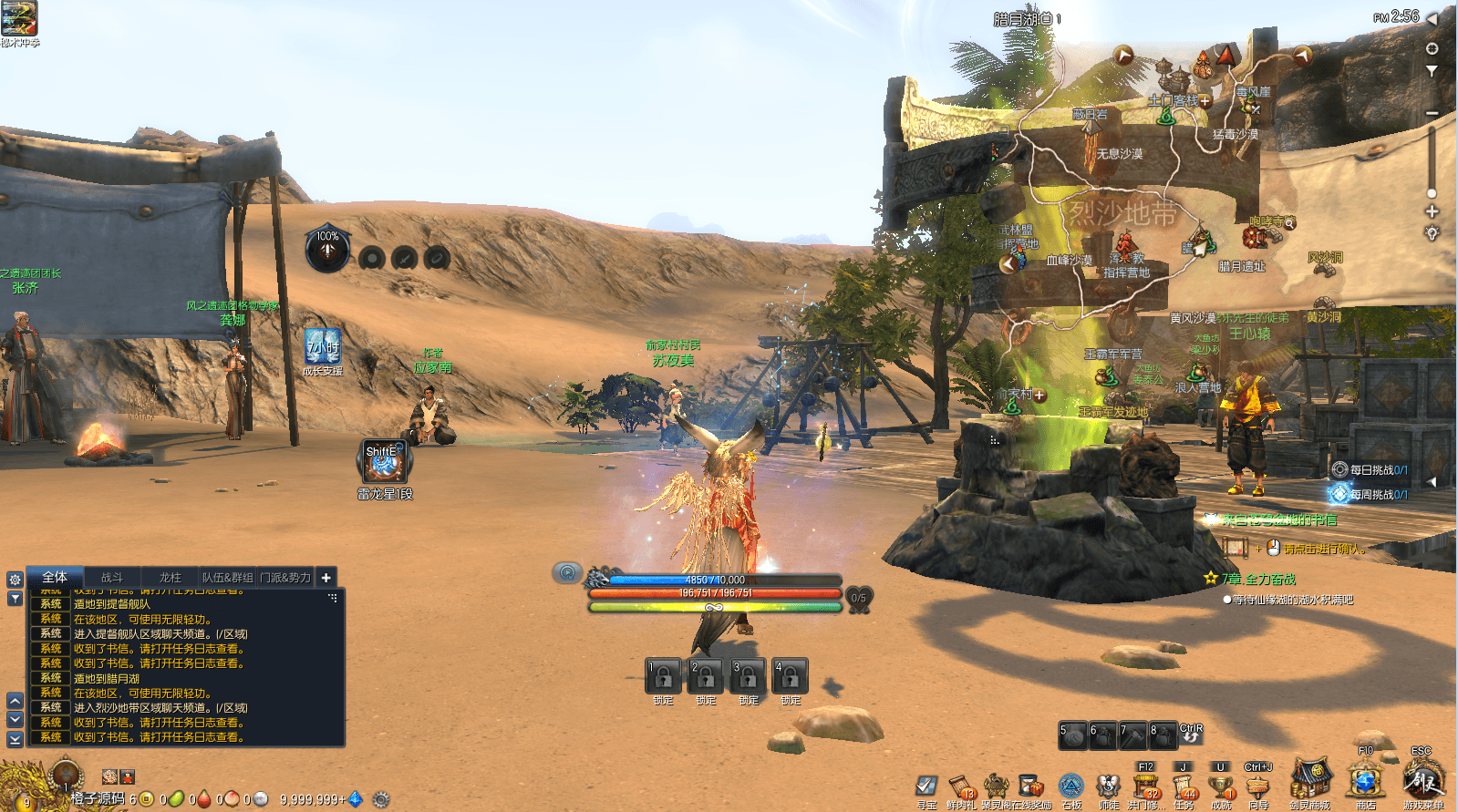
Task: Open the 剑灵商城 cash shop
Action: coord(1309,781)
